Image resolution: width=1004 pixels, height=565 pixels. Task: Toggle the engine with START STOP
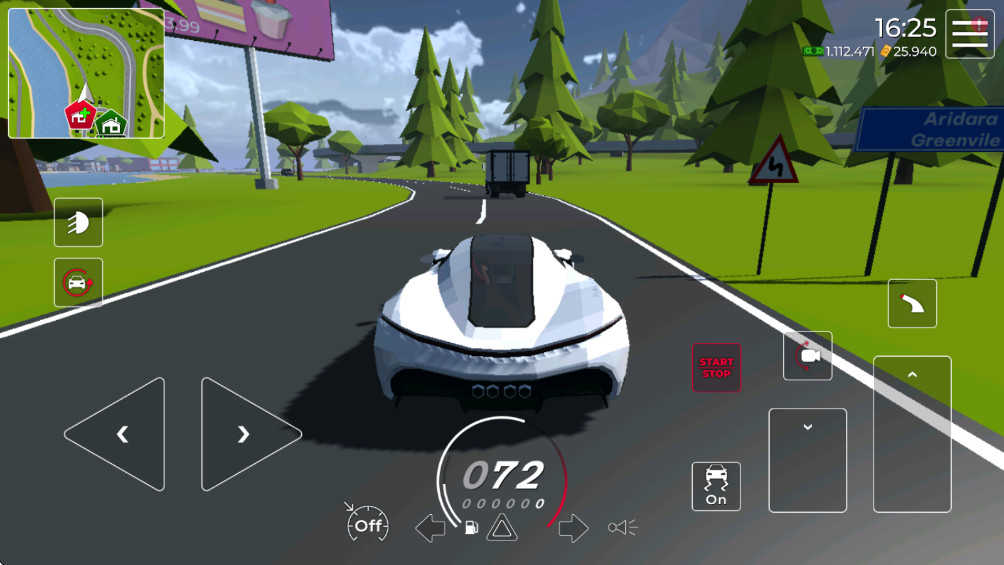(716, 367)
